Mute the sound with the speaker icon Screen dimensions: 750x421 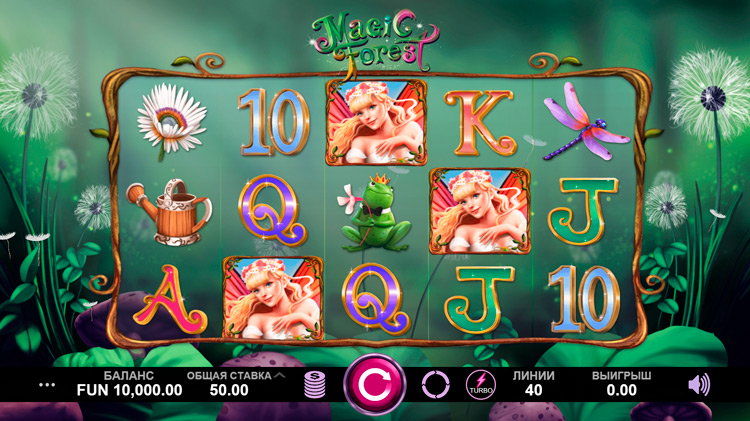700,384
